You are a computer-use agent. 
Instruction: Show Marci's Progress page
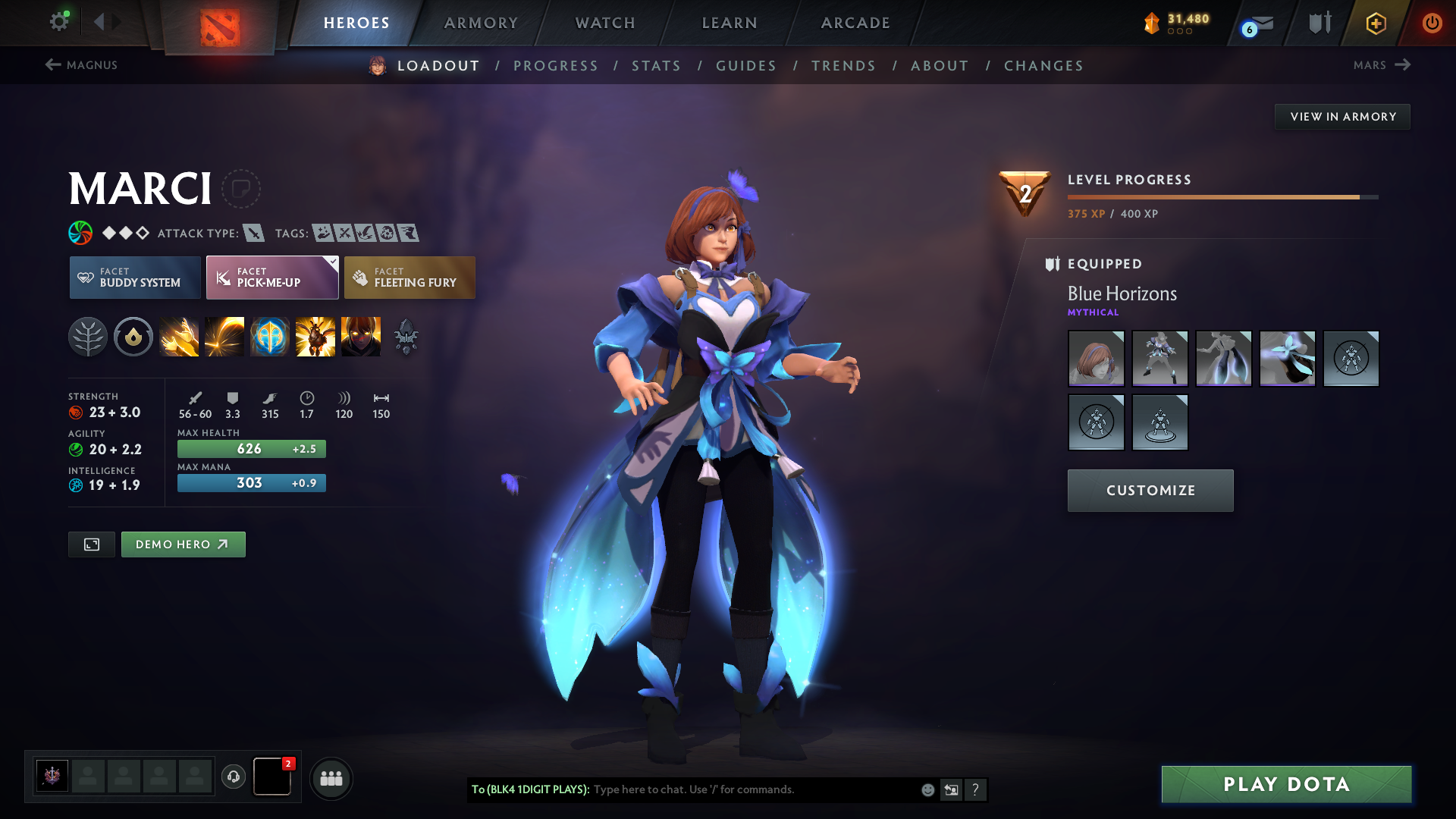pyautogui.click(x=556, y=66)
